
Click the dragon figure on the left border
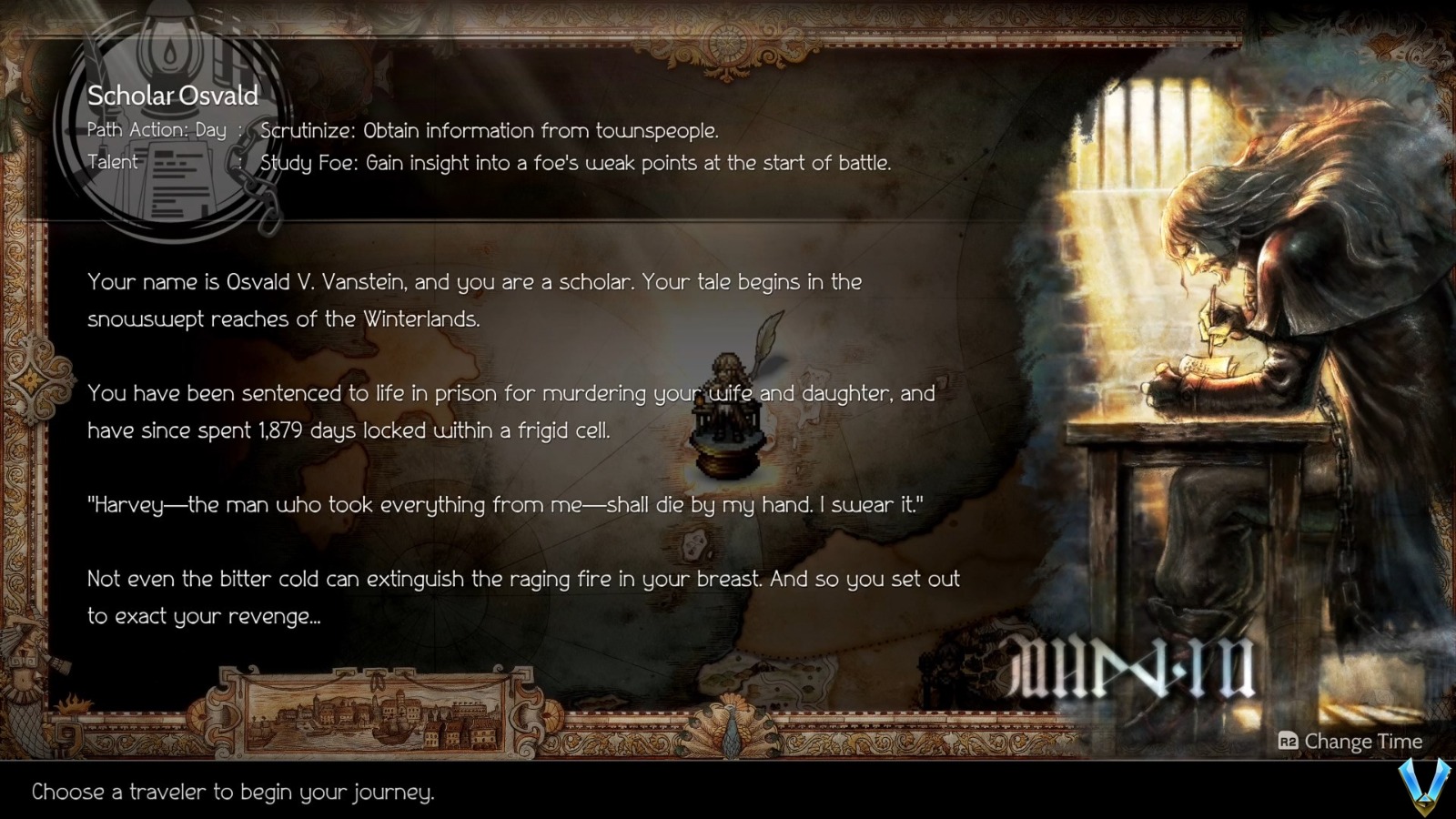(23, 678)
